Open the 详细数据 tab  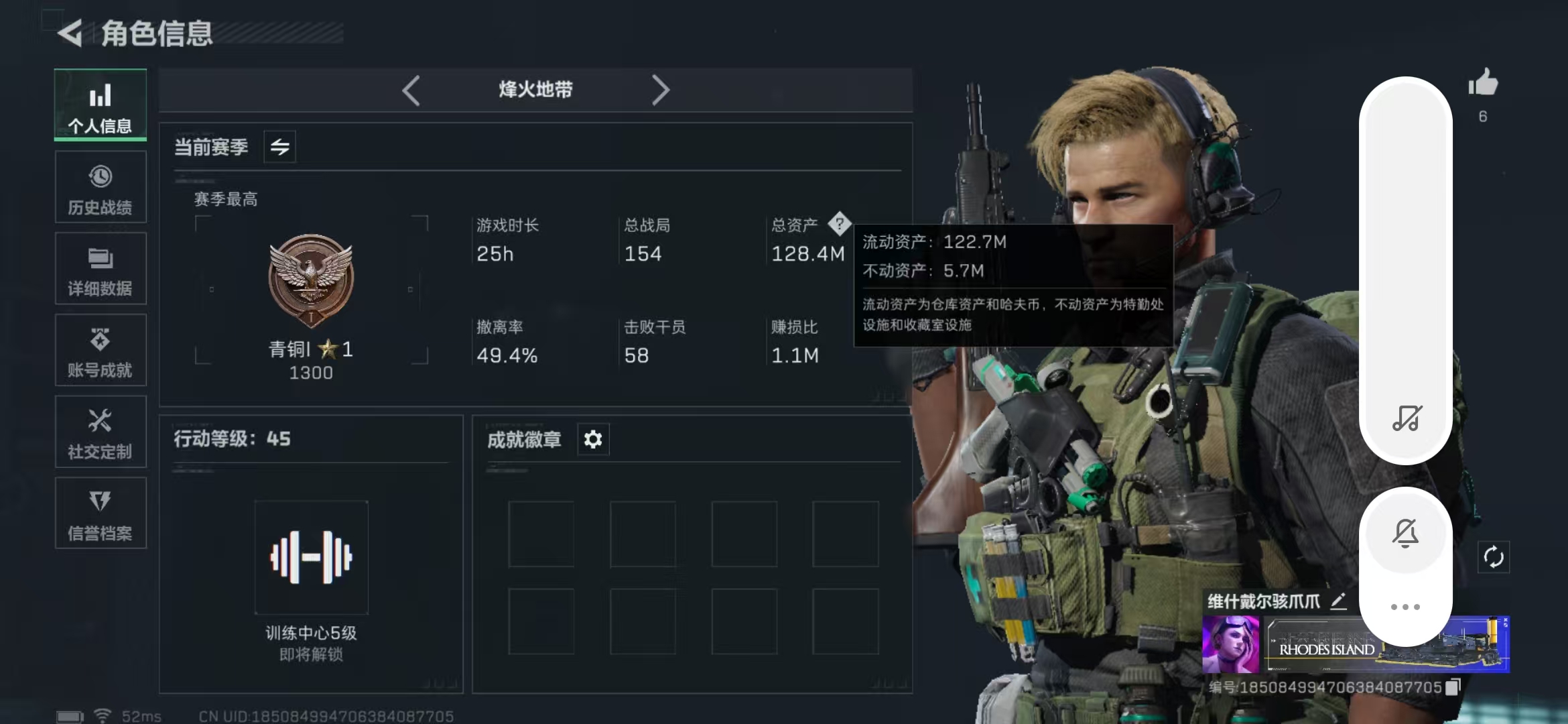pyautogui.click(x=101, y=269)
